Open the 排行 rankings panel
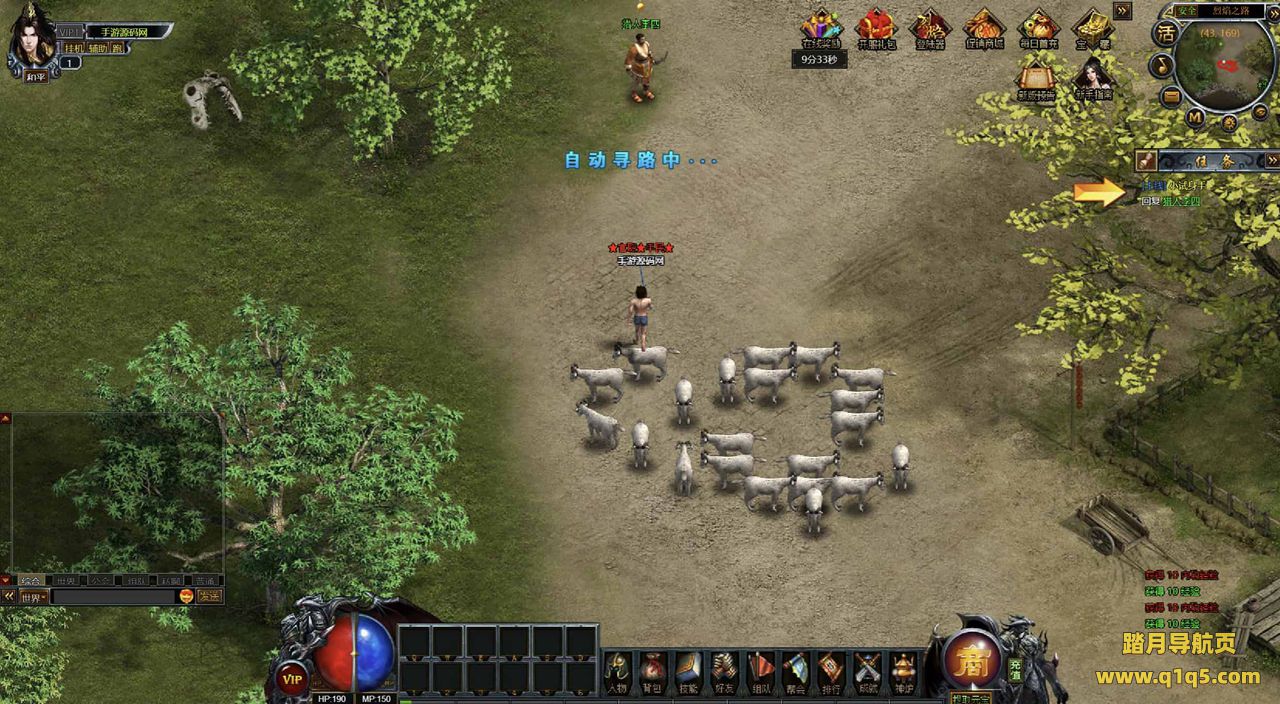The width and height of the screenshot is (1280, 704). pyautogui.click(x=831, y=669)
